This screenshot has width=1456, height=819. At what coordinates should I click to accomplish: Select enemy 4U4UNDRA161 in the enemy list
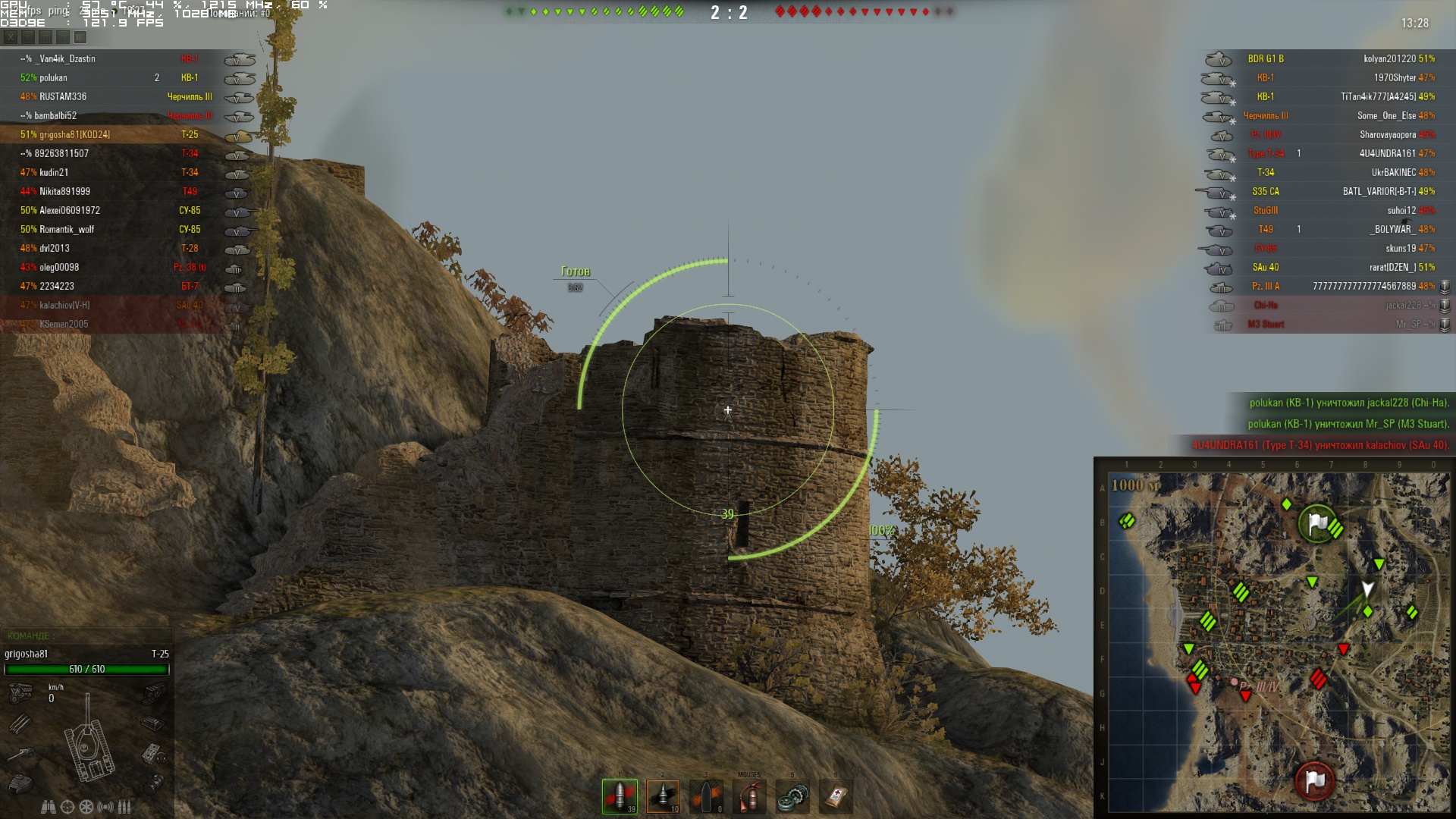click(x=1387, y=153)
